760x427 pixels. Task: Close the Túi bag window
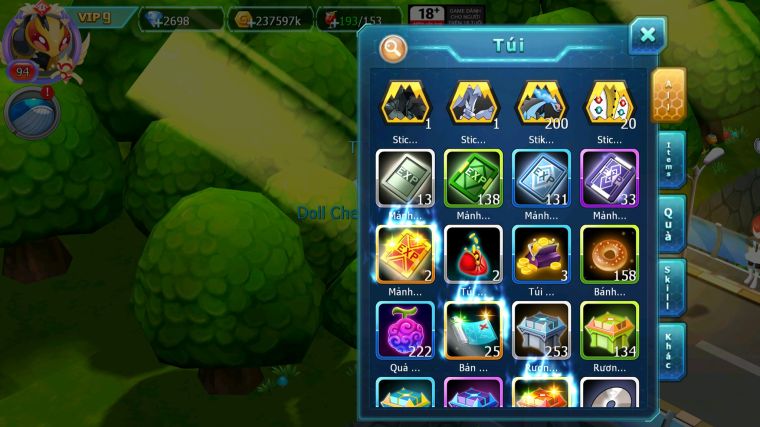coord(647,36)
